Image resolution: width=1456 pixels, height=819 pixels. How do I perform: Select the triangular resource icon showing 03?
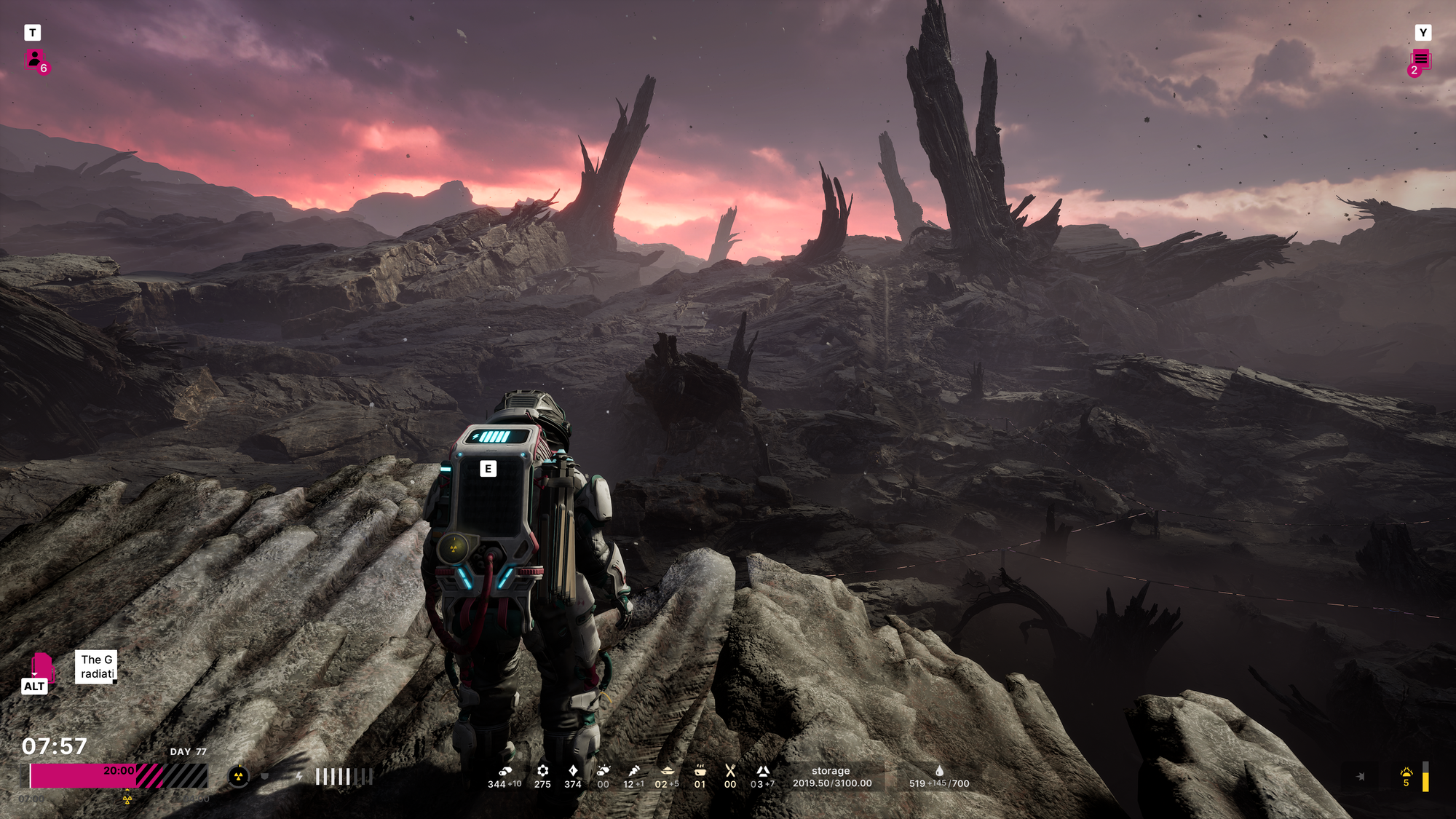coord(762,771)
